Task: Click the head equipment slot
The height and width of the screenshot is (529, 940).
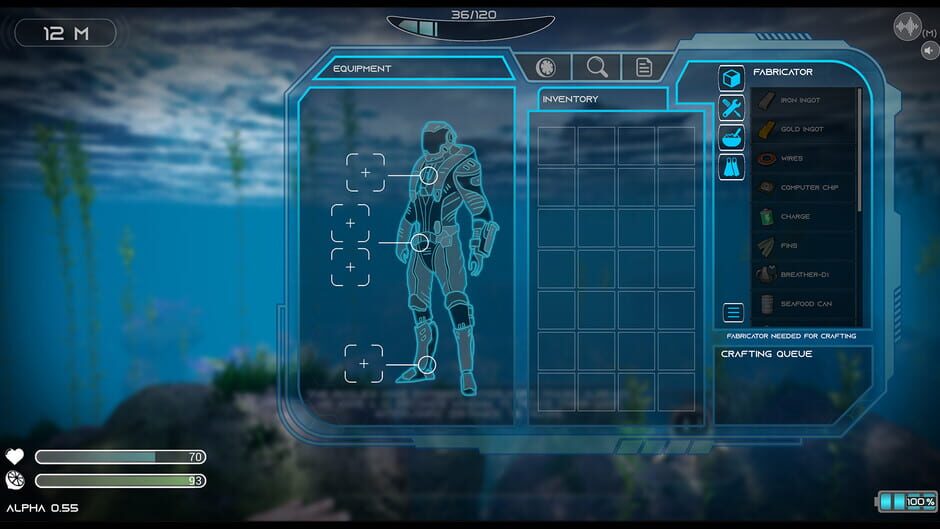Action: point(365,172)
